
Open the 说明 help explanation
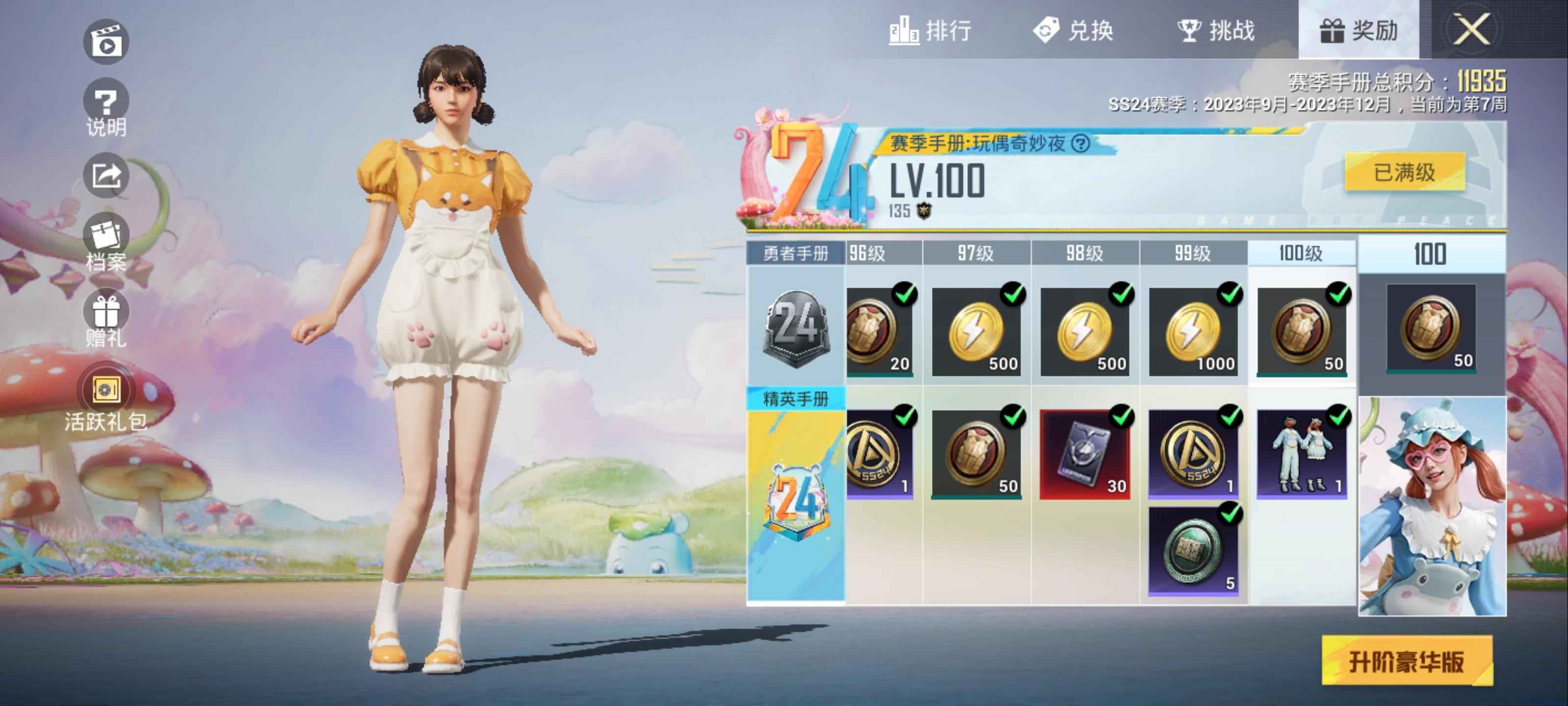pyautogui.click(x=106, y=108)
